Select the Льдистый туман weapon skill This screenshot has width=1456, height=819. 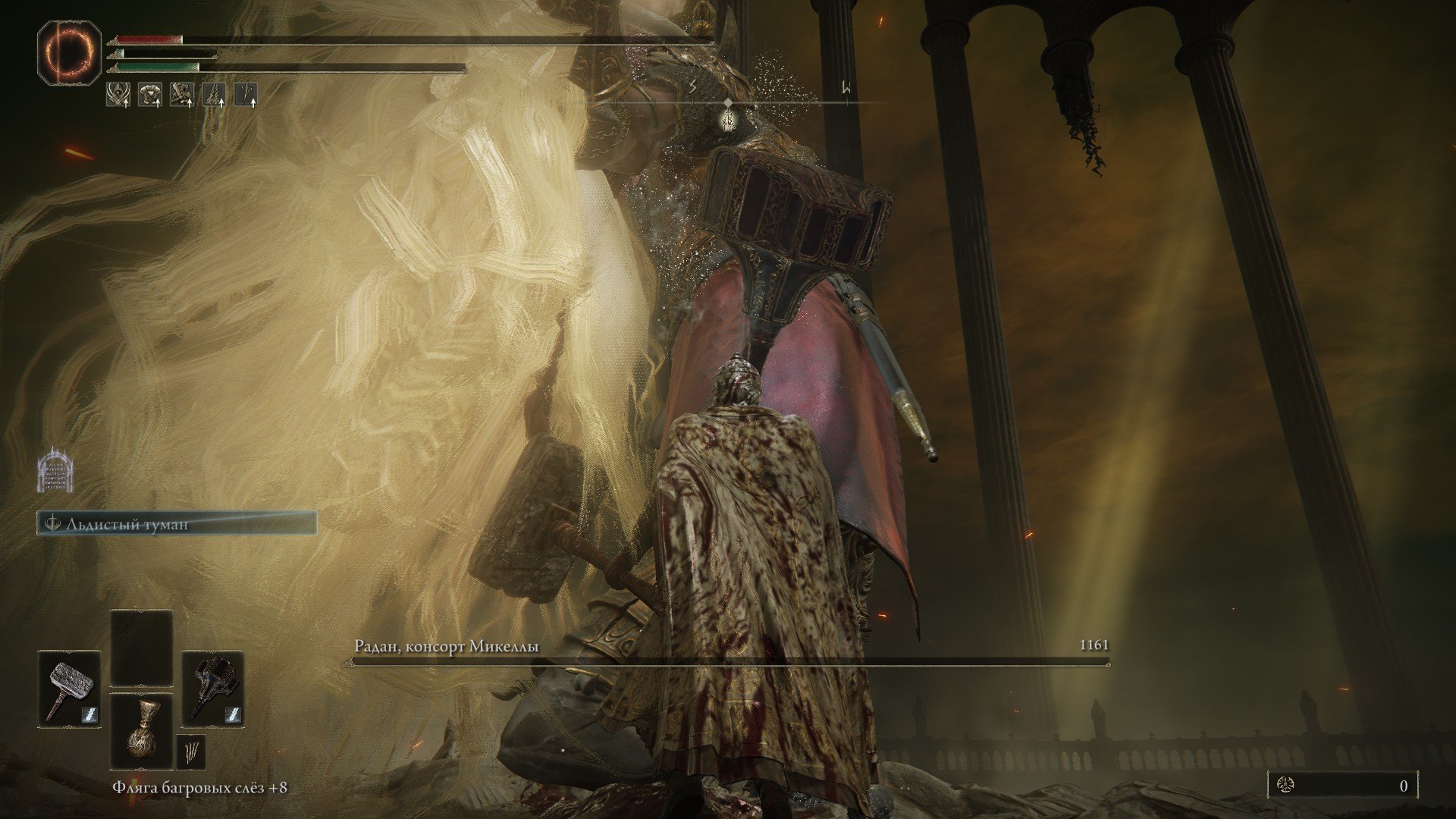pos(177,523)
